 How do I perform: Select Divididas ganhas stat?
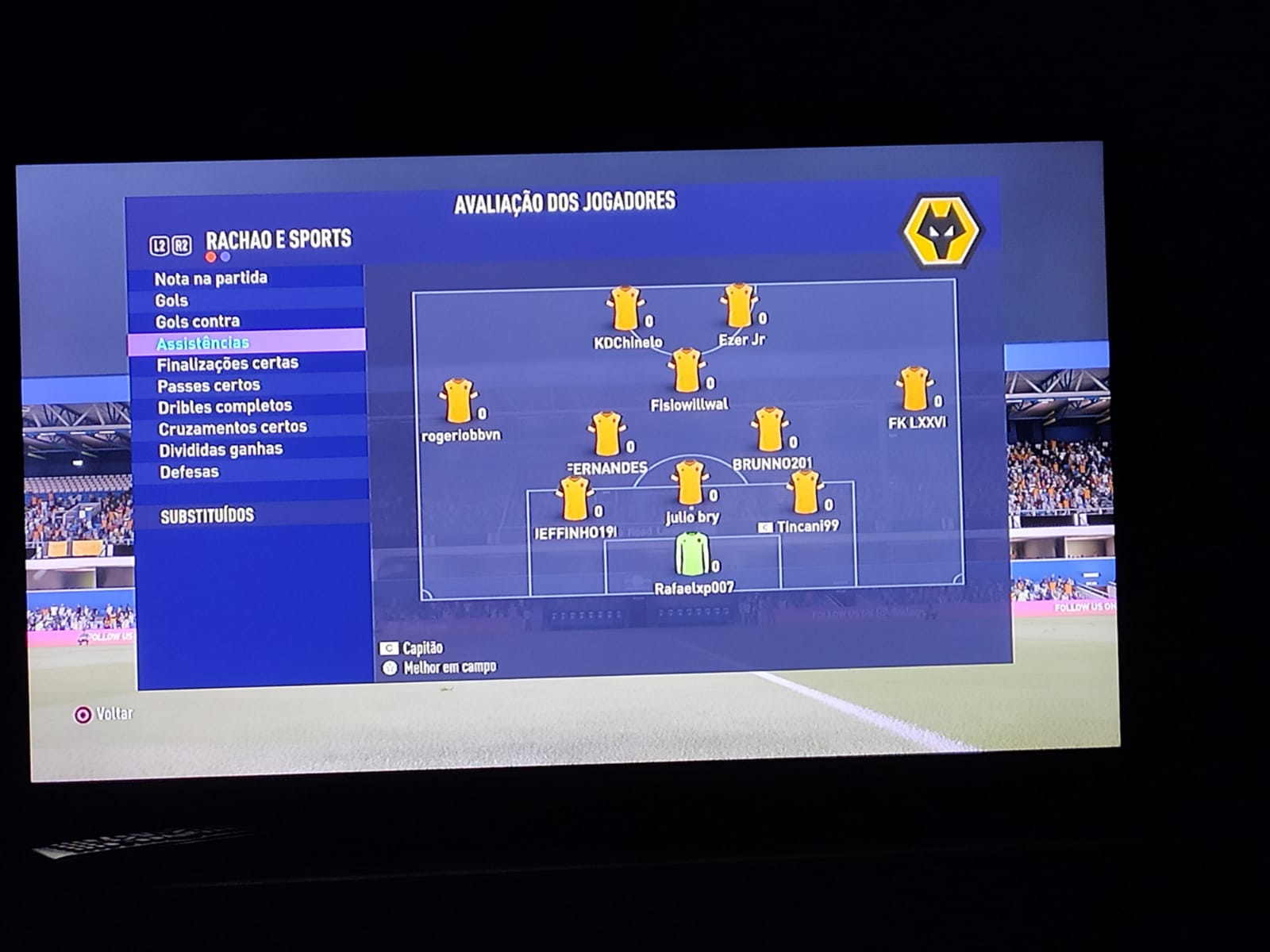[221, 450]
